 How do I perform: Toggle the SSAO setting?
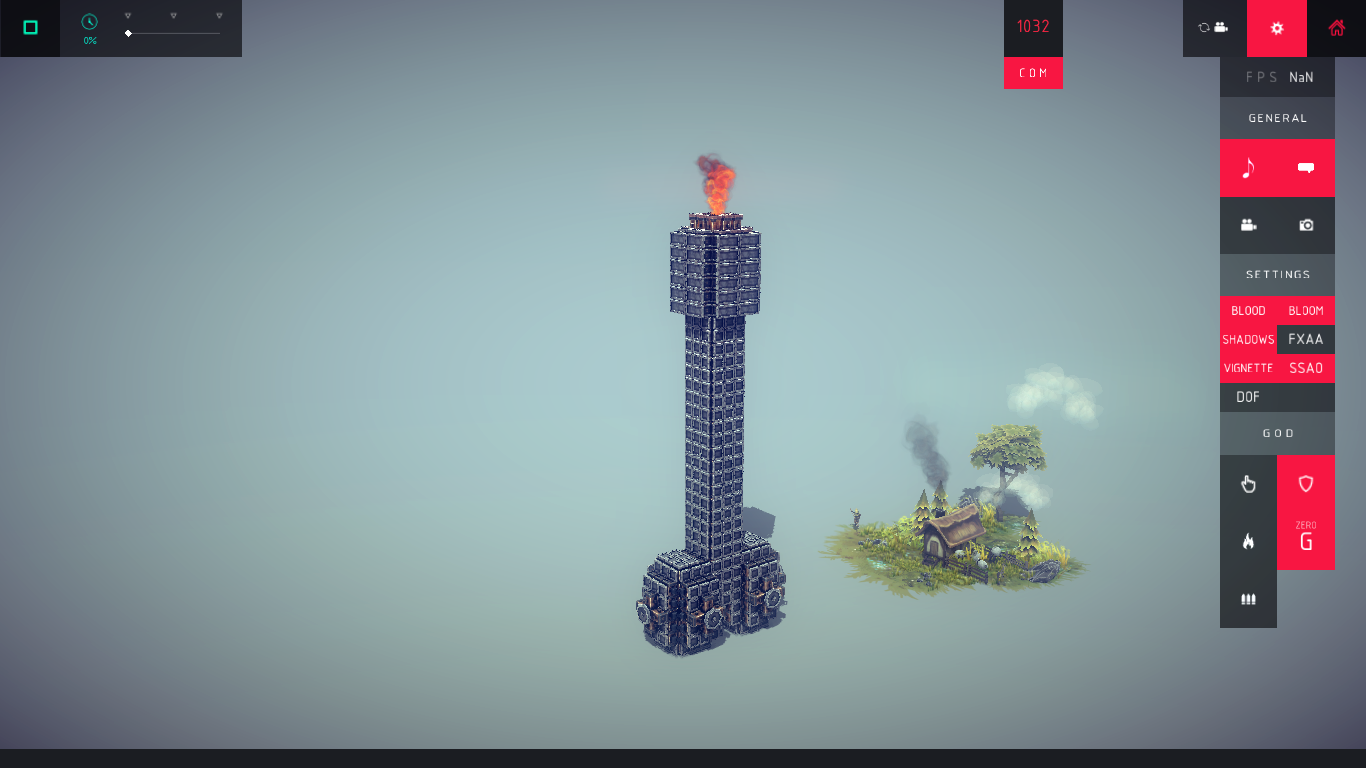point(1306,368)
